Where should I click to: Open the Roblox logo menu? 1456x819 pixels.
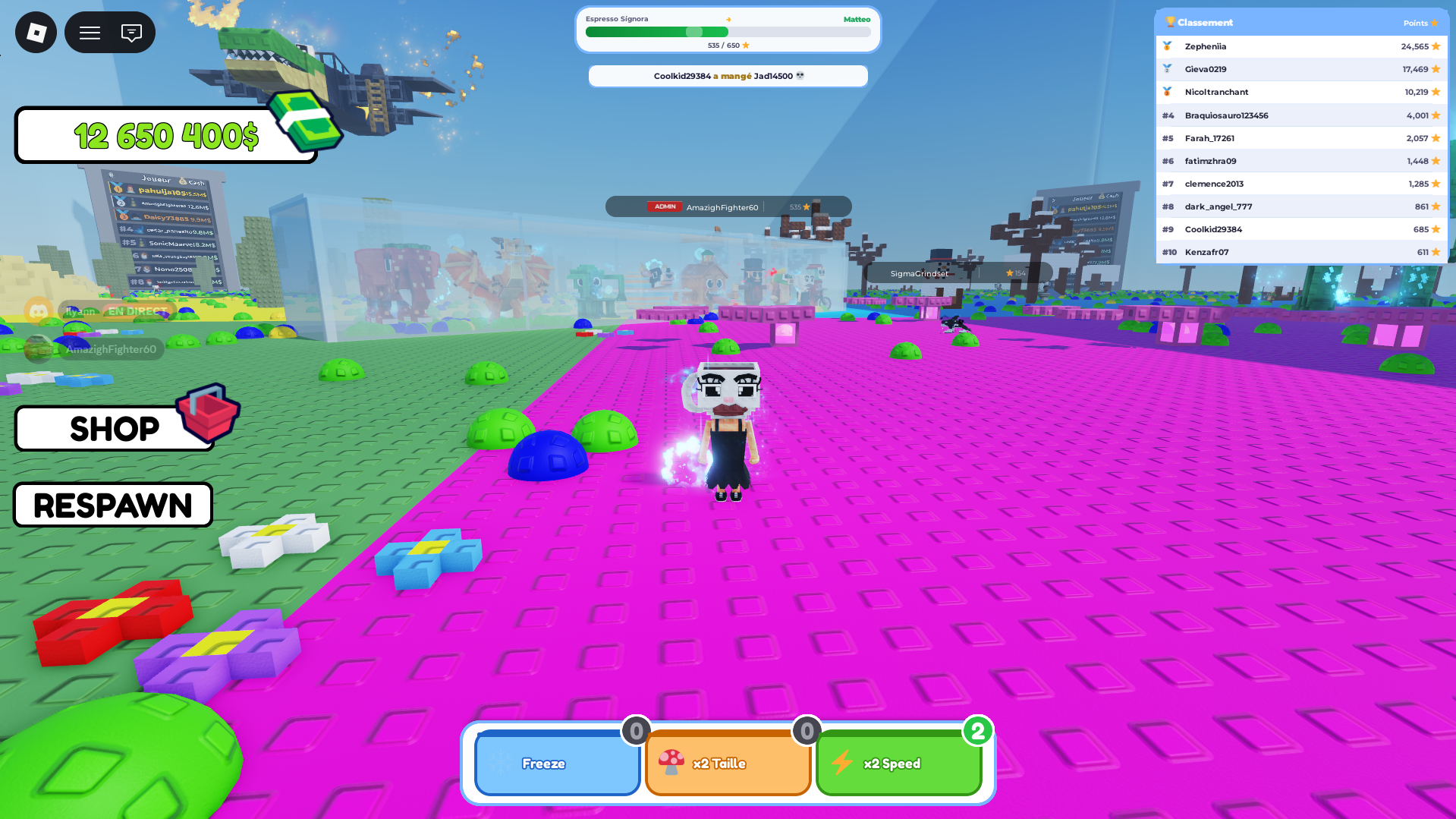[35, 32]
